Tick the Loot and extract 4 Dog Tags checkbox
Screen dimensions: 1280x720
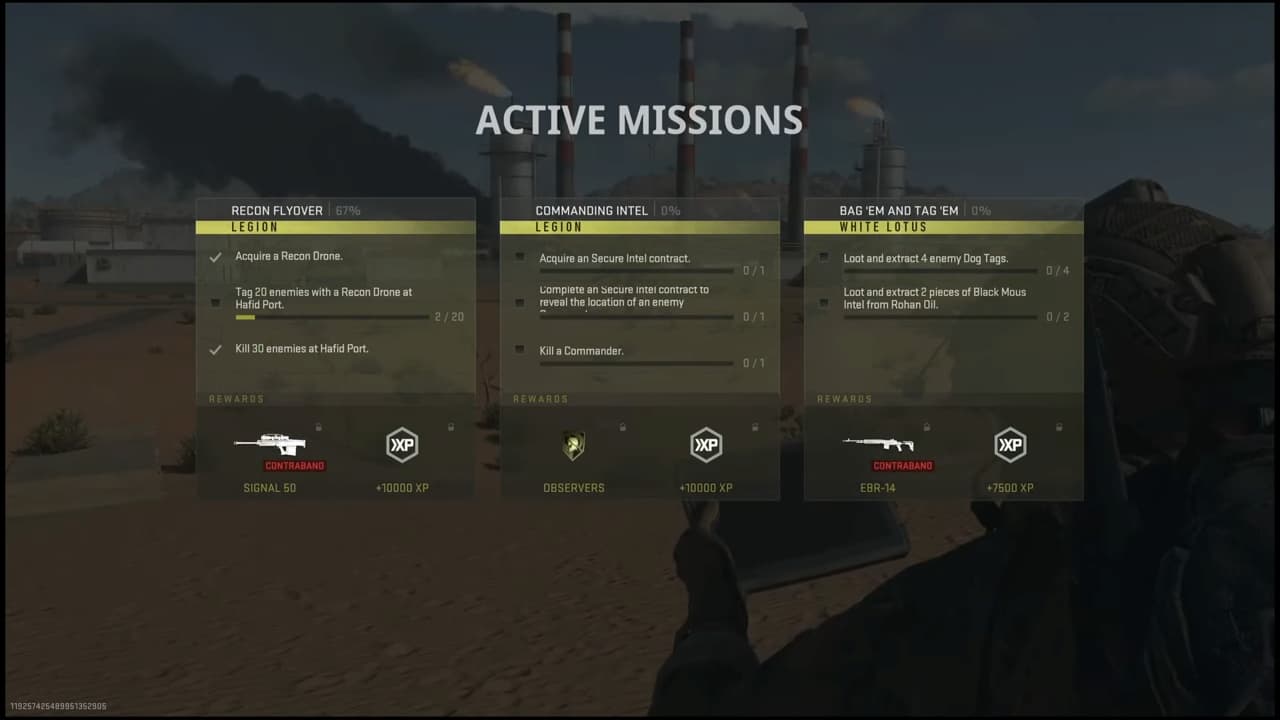coord(824,257)
